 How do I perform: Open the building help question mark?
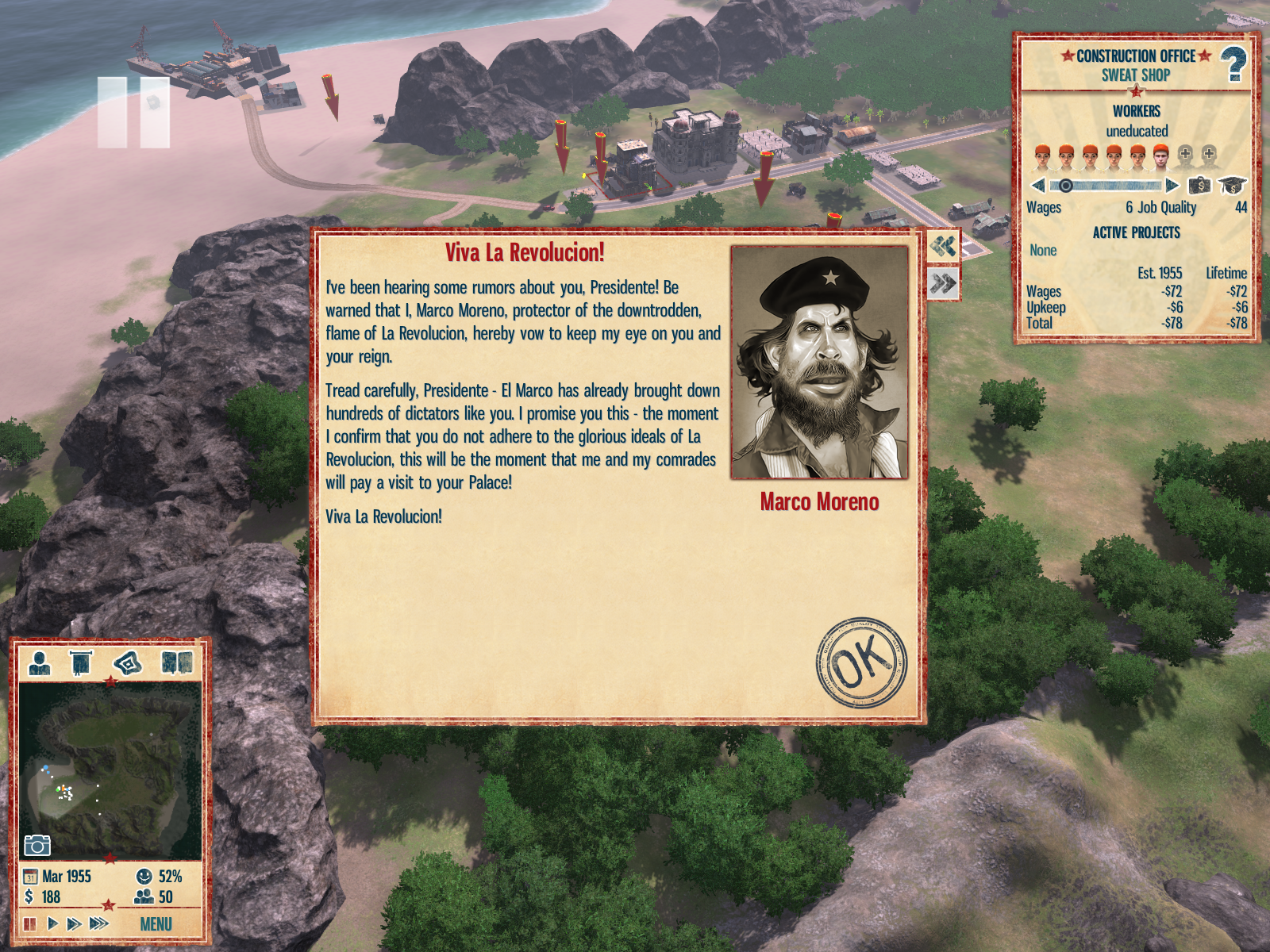tap(1233, 63)
